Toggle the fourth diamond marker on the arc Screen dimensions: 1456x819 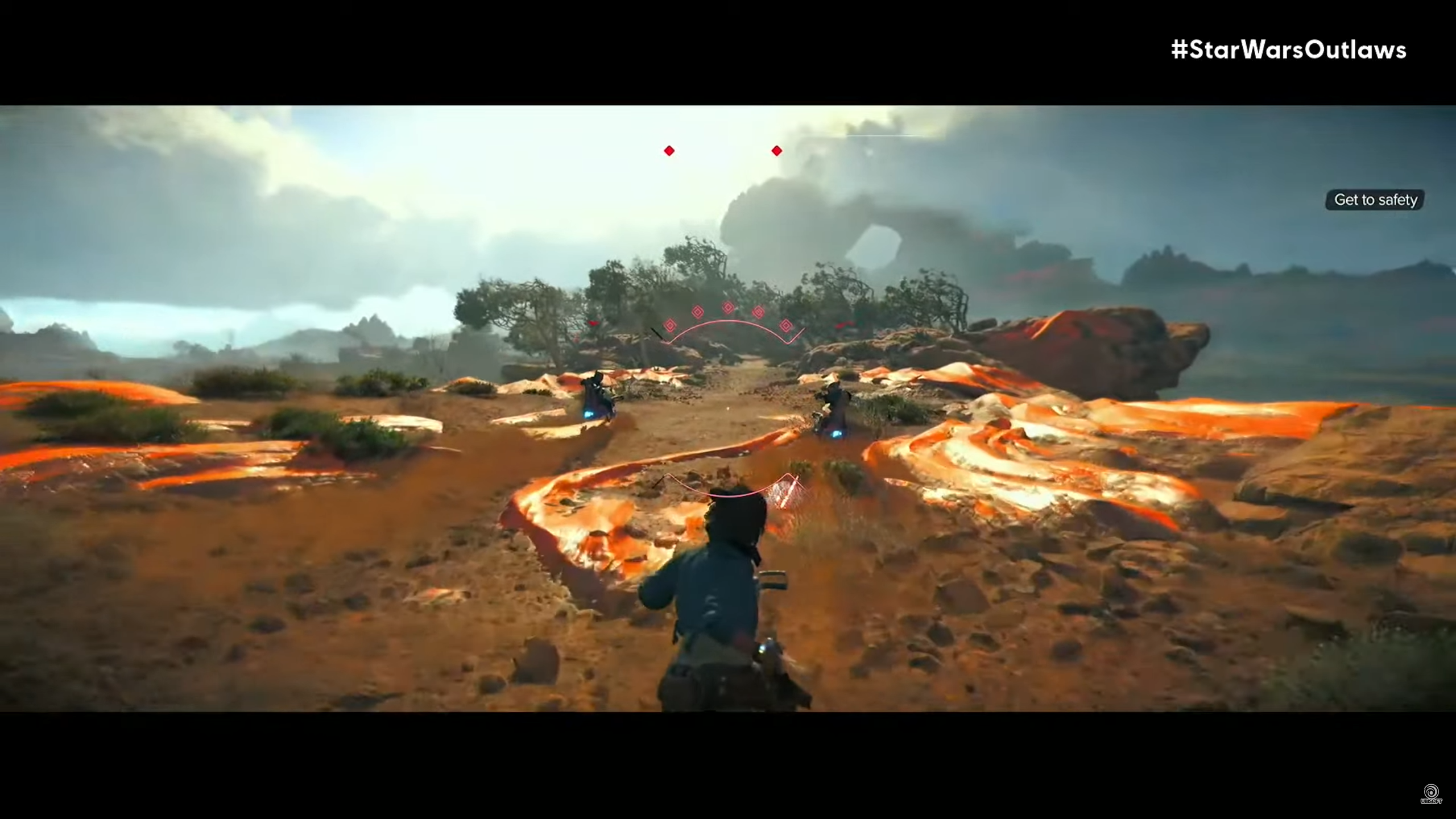point(759,312)
